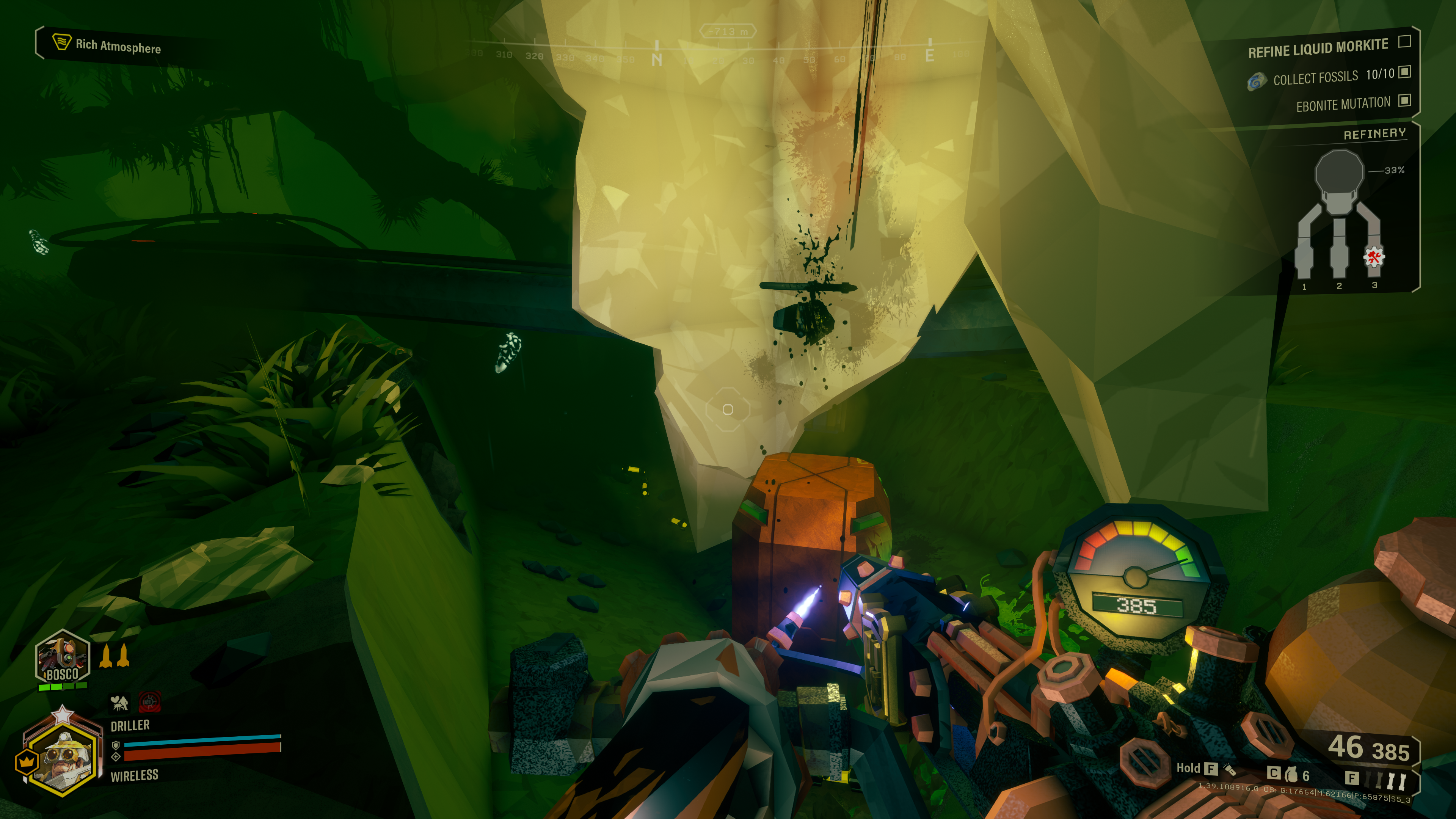1456x819 pixels.
Task: Click the Rich Atmosphere warning icon
Action: pyautogui.click(x=61, y=41)
